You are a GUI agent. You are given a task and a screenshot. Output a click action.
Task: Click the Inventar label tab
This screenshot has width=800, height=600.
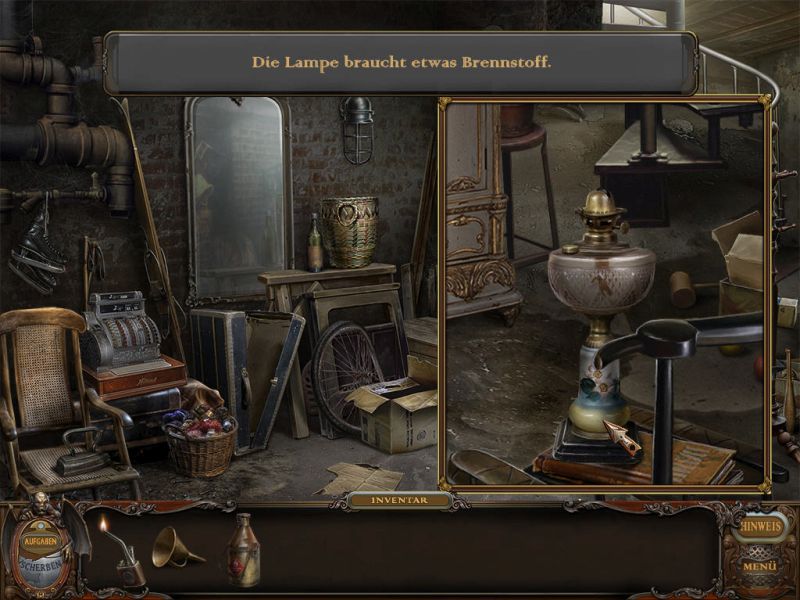tap(399, 499)
